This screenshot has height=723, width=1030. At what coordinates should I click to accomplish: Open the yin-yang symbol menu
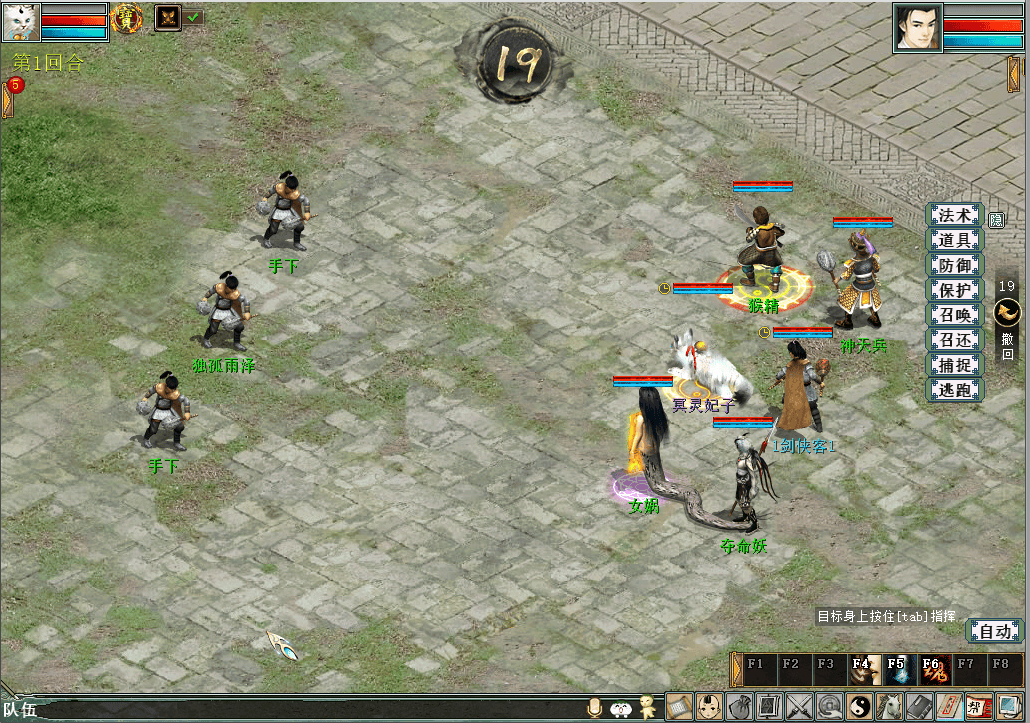(860, 707)
